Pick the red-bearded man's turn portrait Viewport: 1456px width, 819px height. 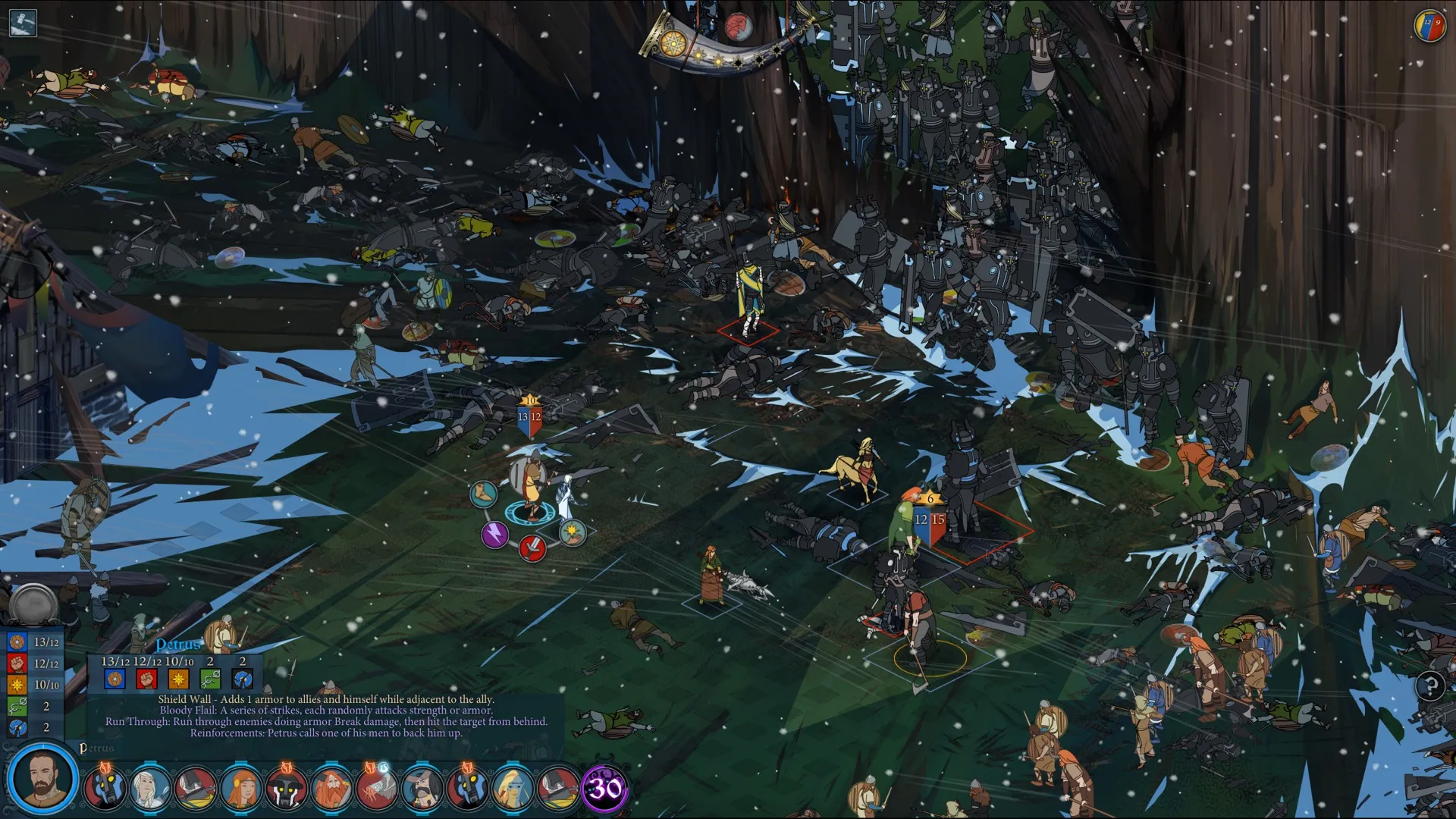[331, 789]
